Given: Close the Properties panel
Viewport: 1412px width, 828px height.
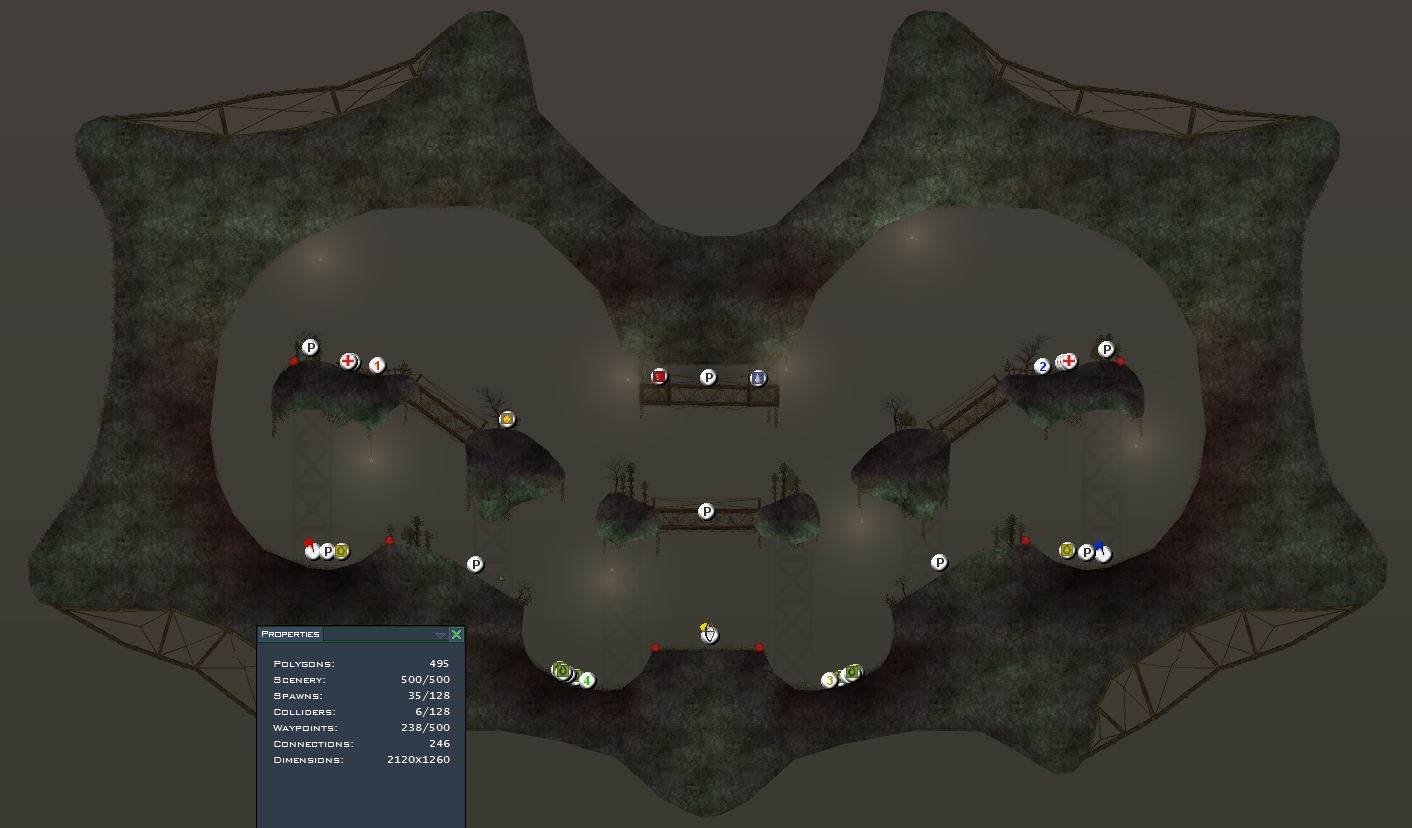Looking at the screenshot, I should 457,635.
